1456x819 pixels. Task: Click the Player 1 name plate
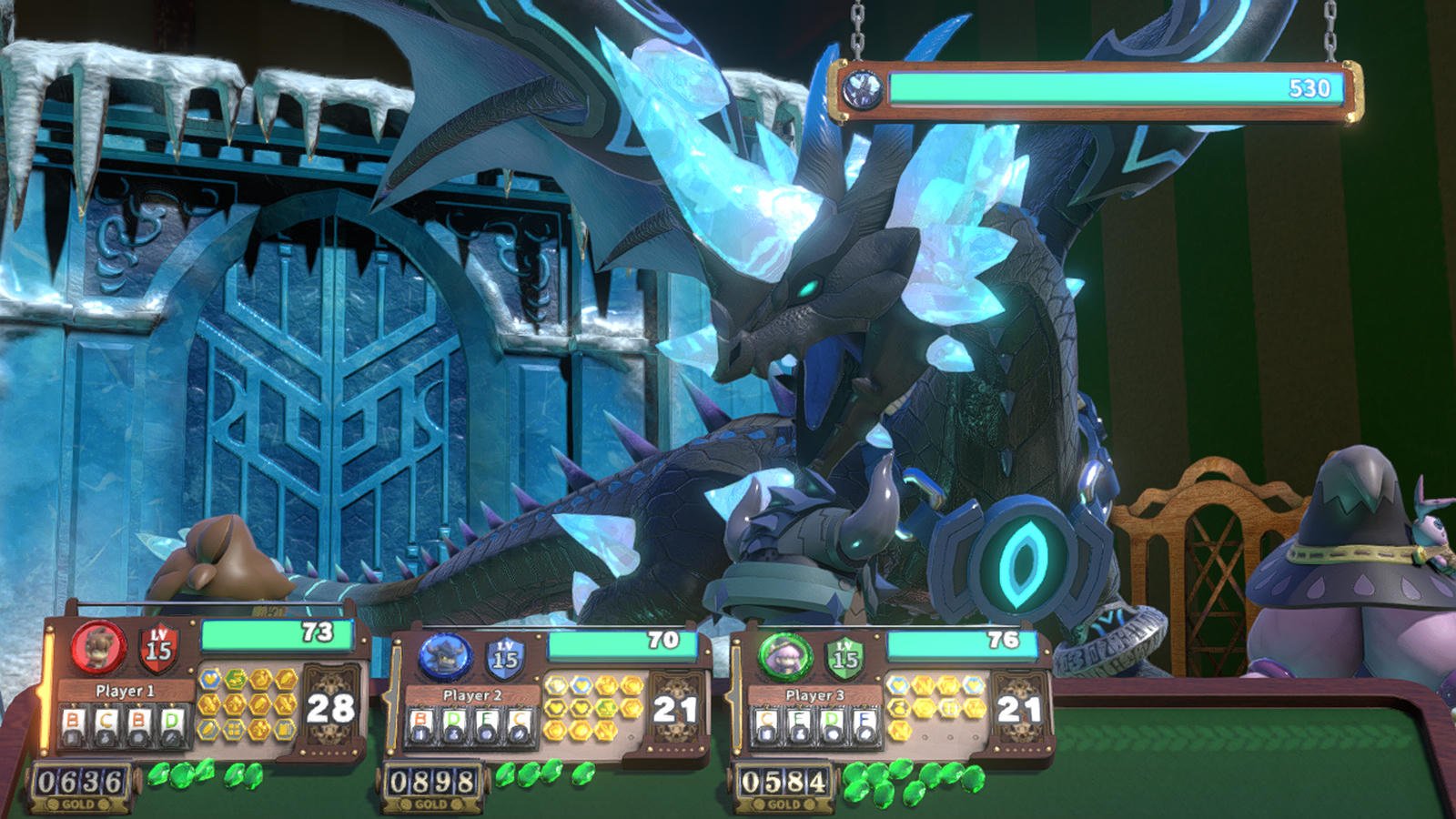(126, 691)
